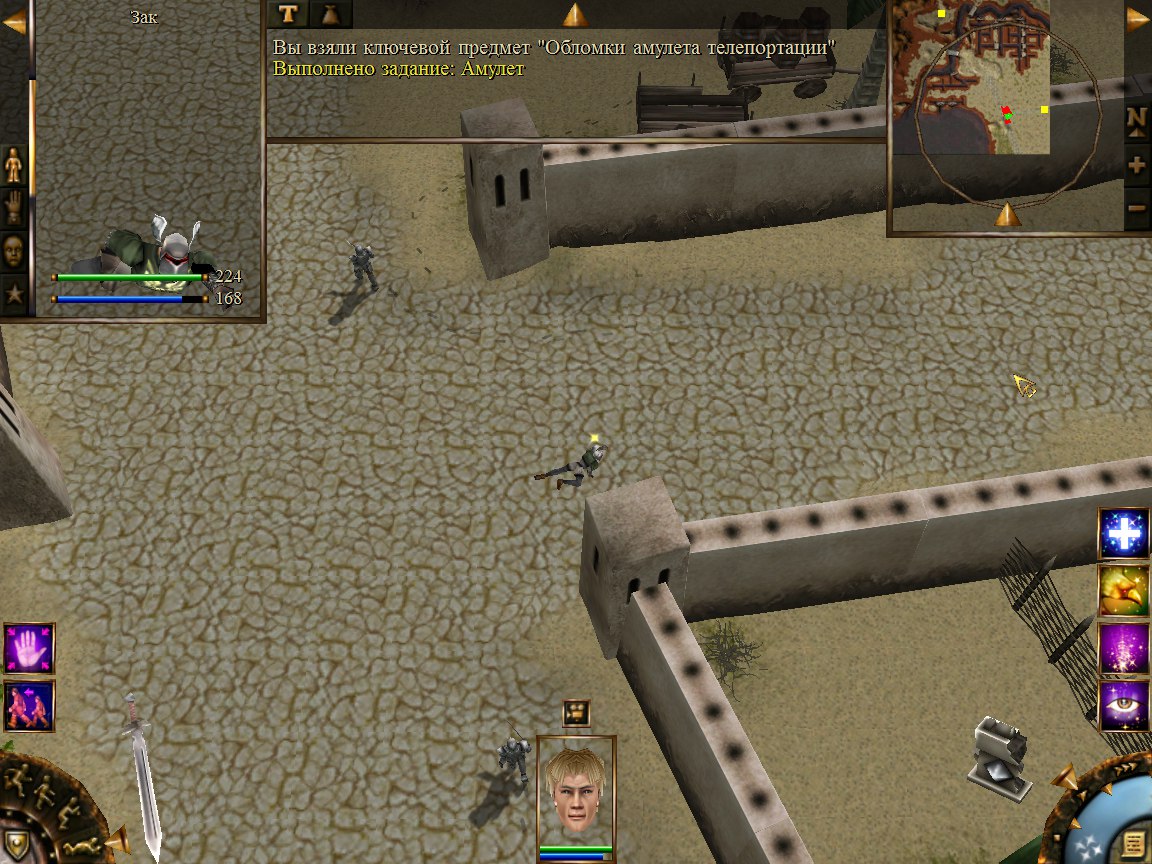Zoom in the minimap with plus button

pyautogui.click(x=1137, y=165)
